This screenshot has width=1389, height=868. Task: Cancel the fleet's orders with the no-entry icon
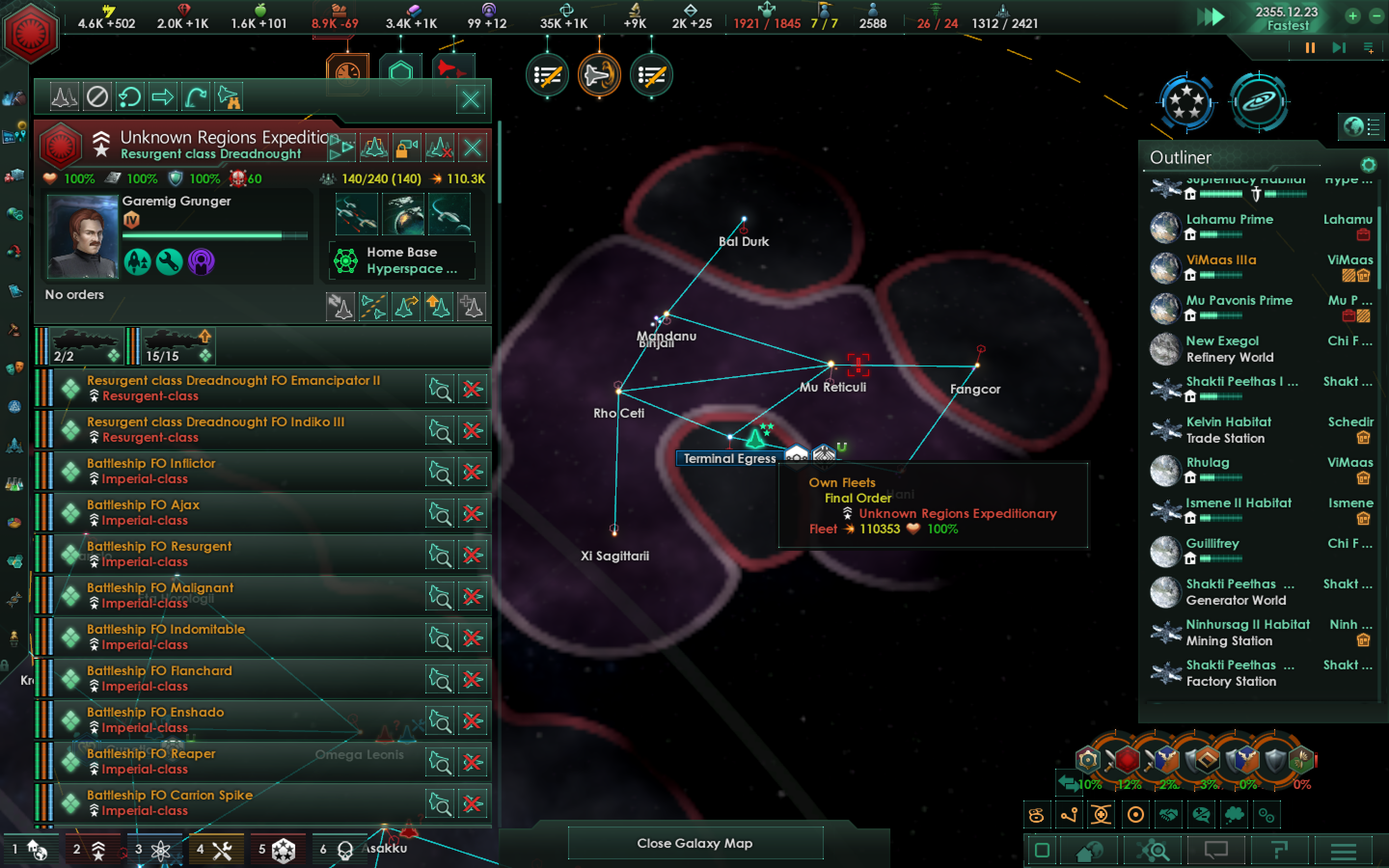pos(97,96)
